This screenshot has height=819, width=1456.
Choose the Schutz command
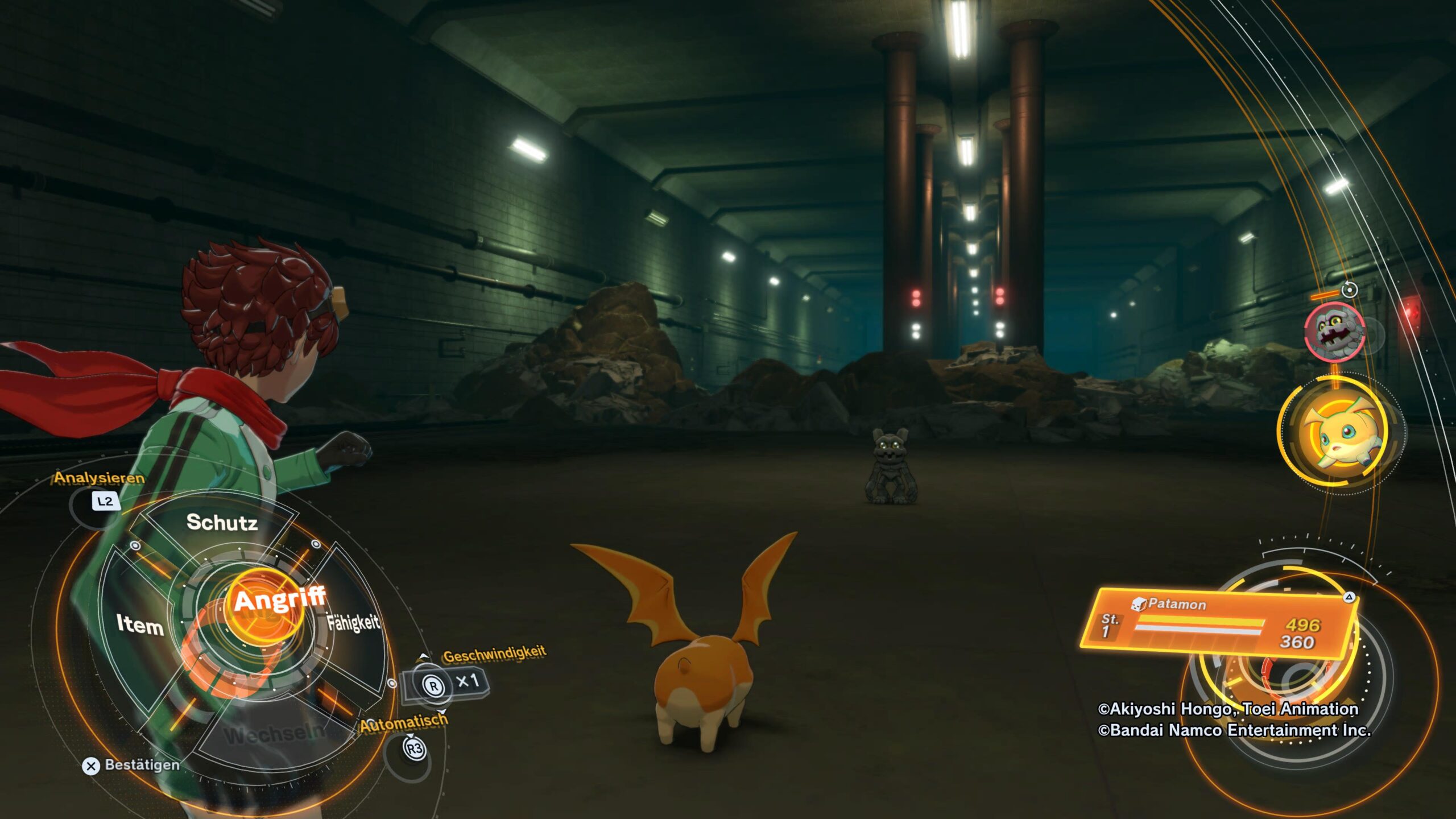pos(222,522)
